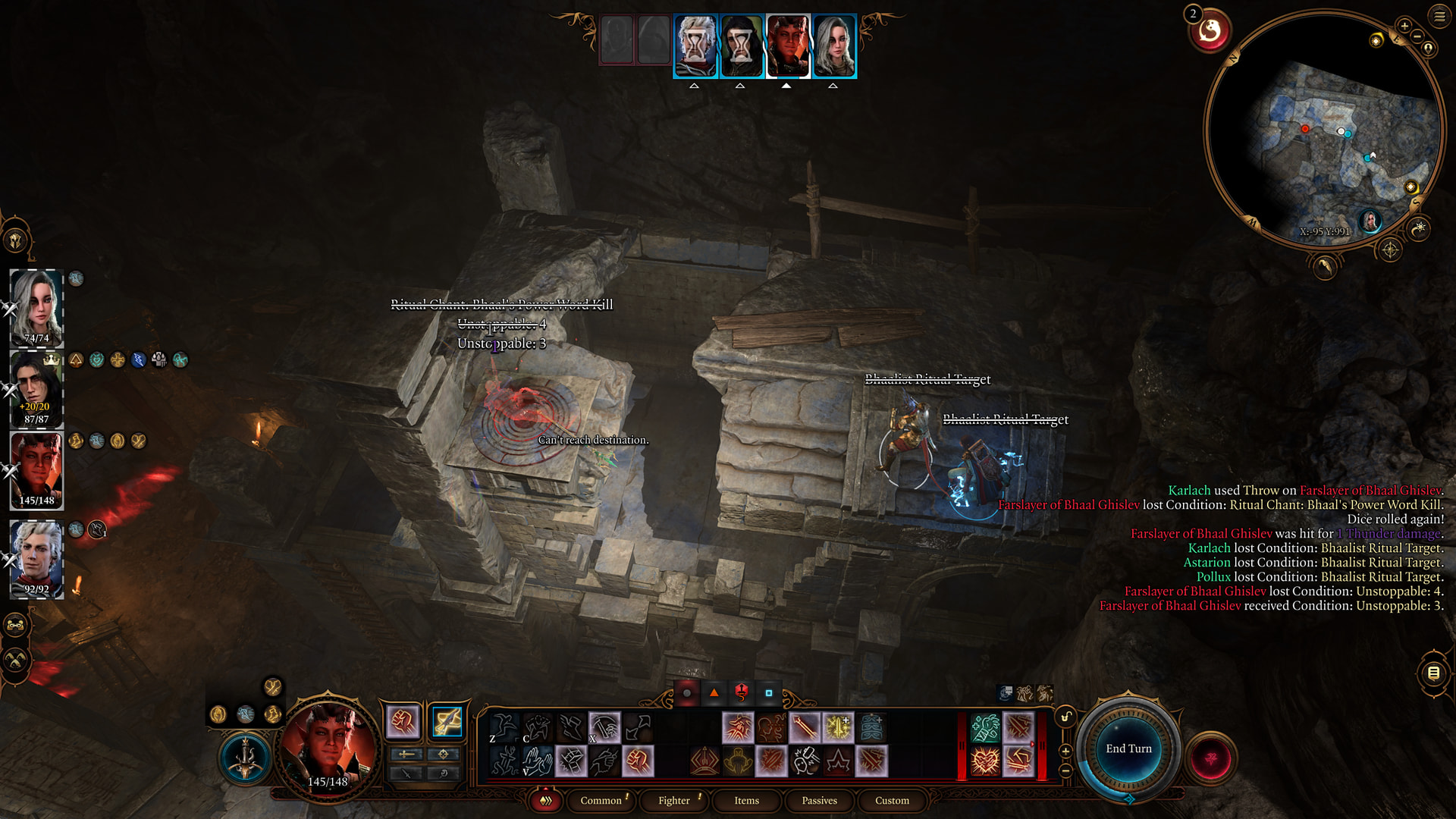Open the main menu hamburger button
Viewport: 1456px width, 819px height.
[x=1439, y=15]
